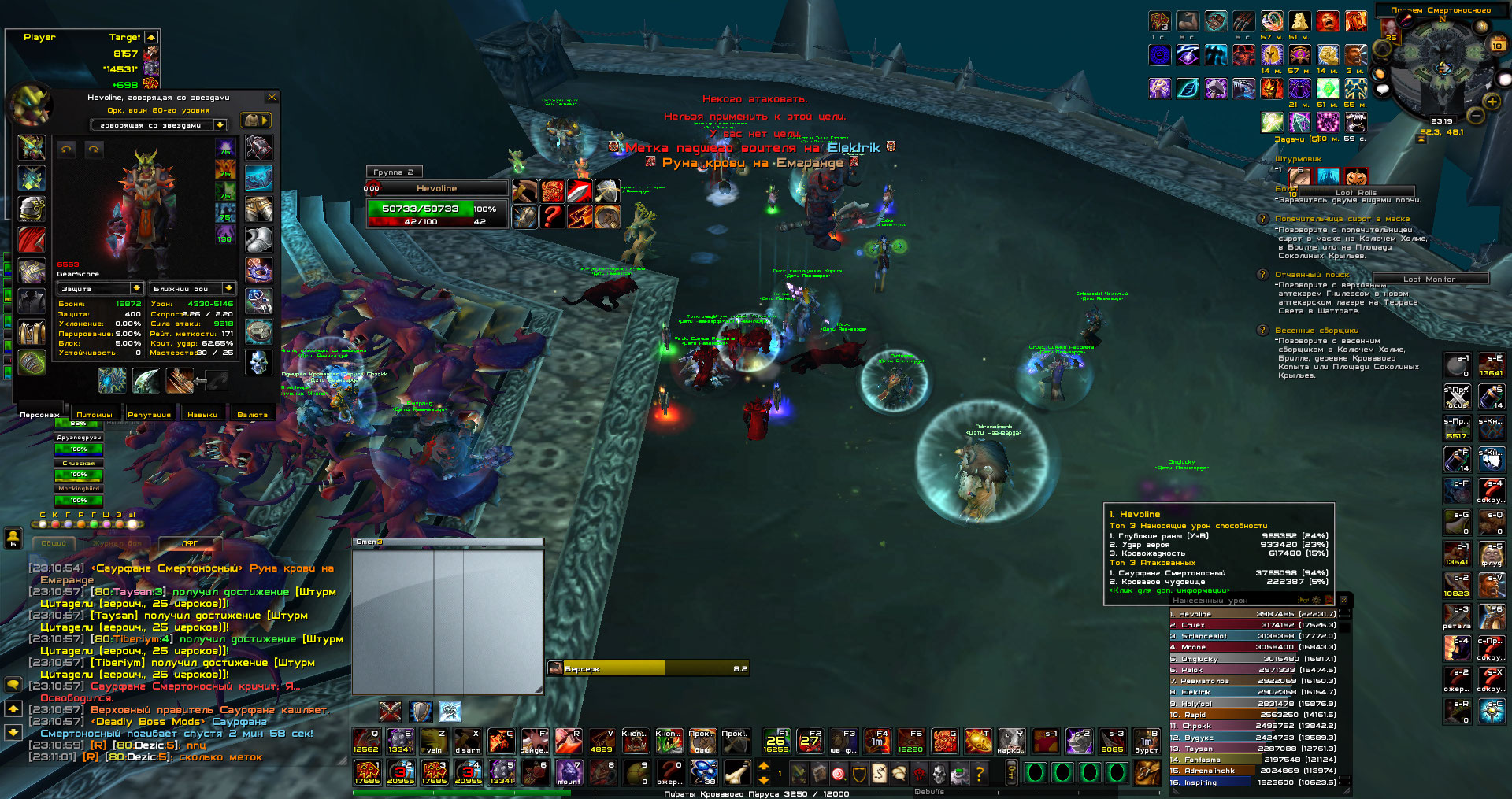1512x799 pixels.
Task: Rotate character model left arrow button
Action: click(x=66, y=149)
